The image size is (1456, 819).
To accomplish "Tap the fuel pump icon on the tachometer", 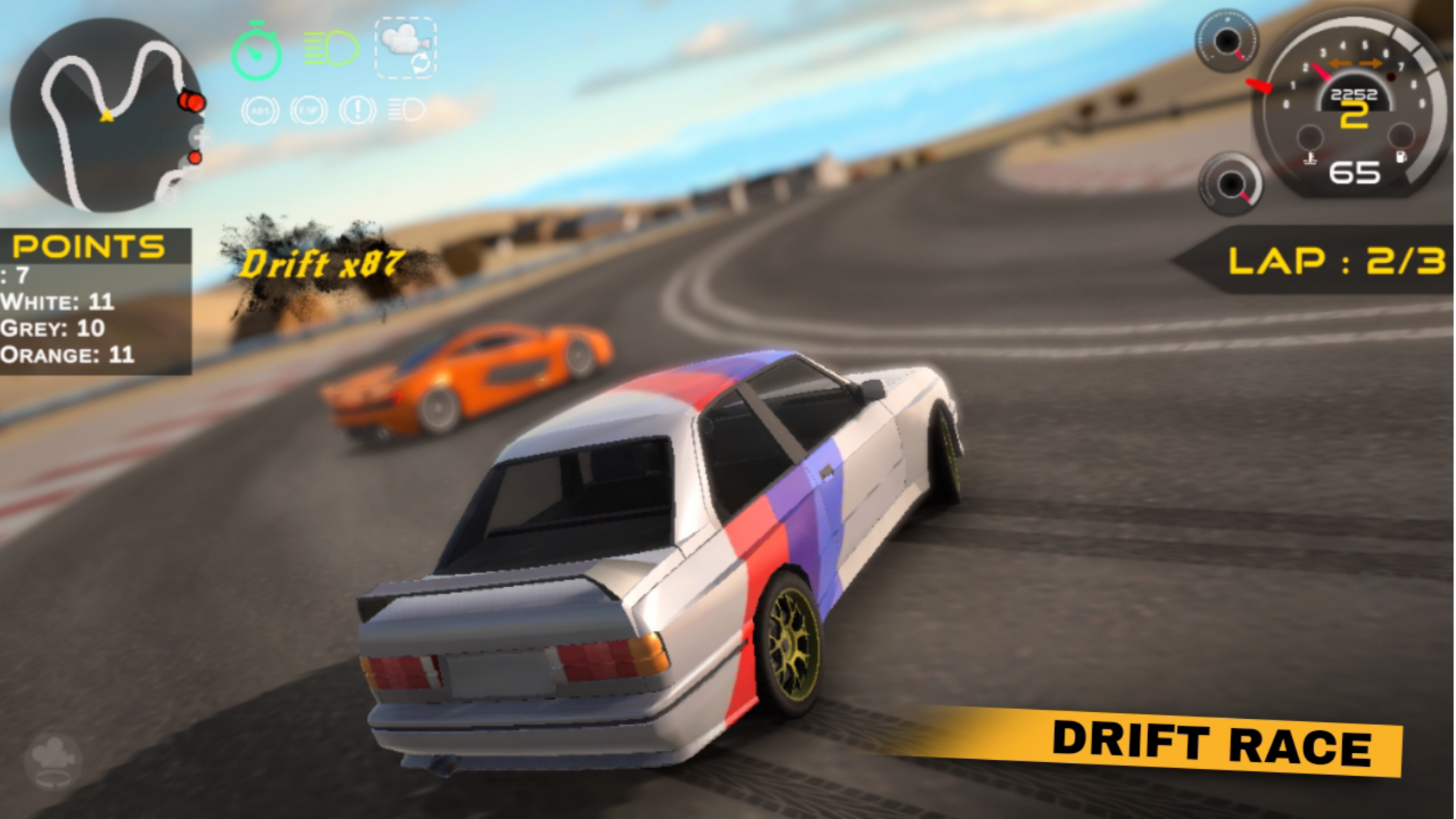I will pos(1399,155).
